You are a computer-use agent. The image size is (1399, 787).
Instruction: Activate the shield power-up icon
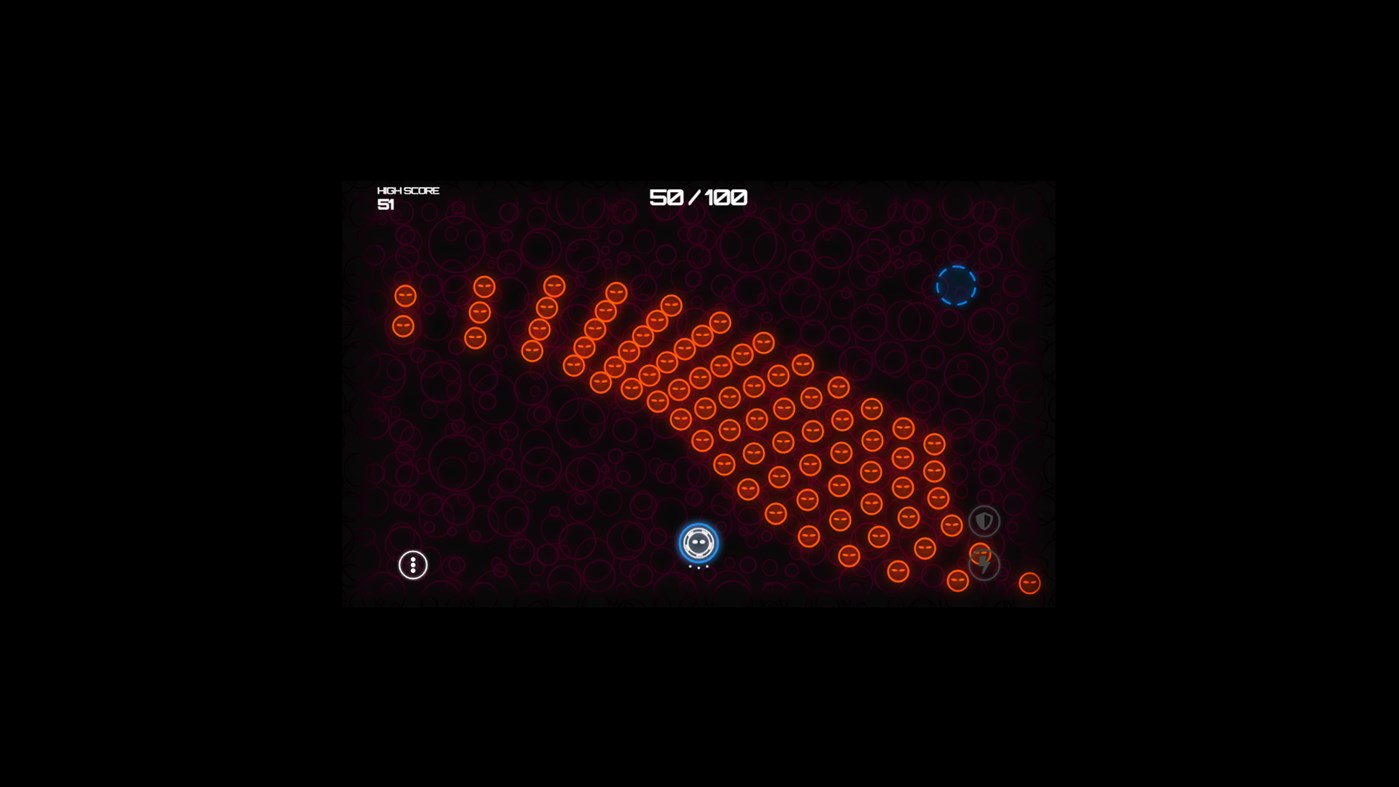[x=982, y=520]
